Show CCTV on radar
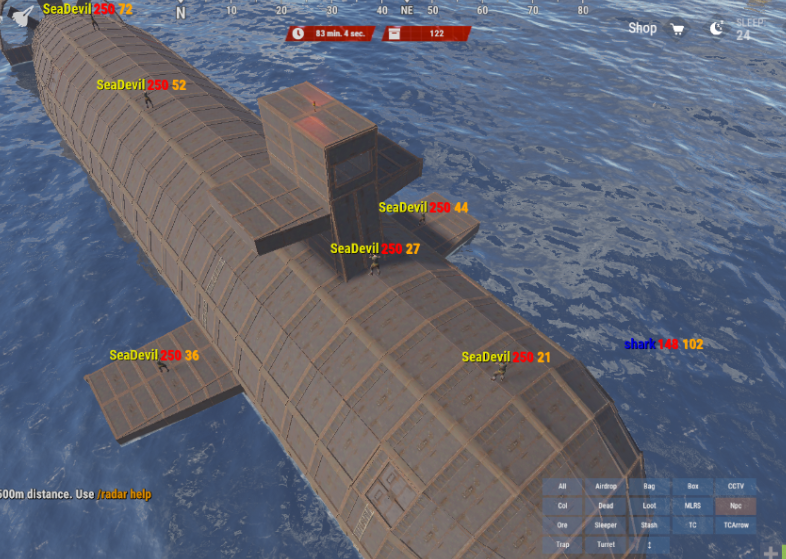Viewport: 786px width, 559px height. [x=736, y=486]
